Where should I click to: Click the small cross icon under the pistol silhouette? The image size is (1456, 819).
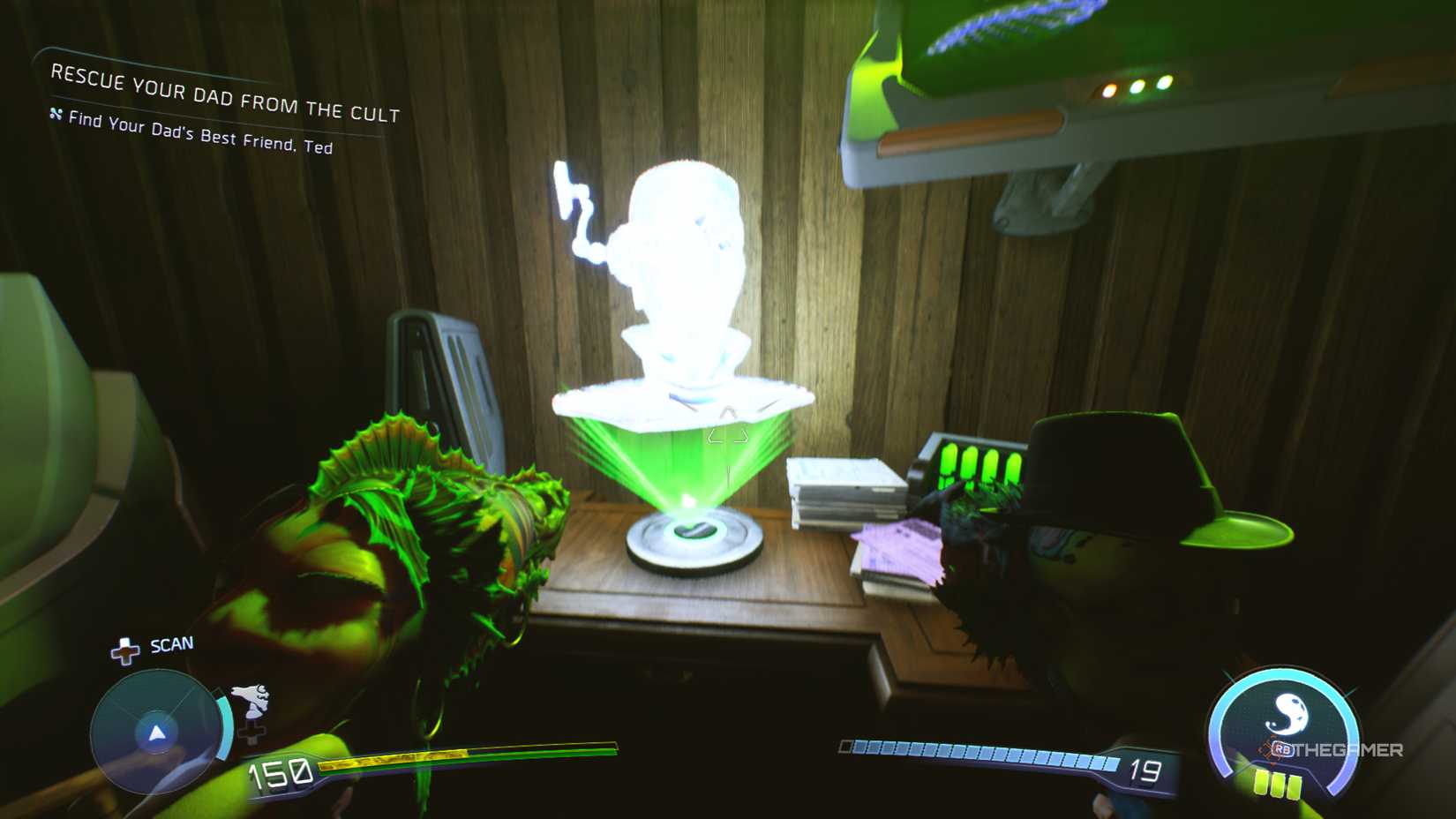pyautogui.click(x=253, y=733)
